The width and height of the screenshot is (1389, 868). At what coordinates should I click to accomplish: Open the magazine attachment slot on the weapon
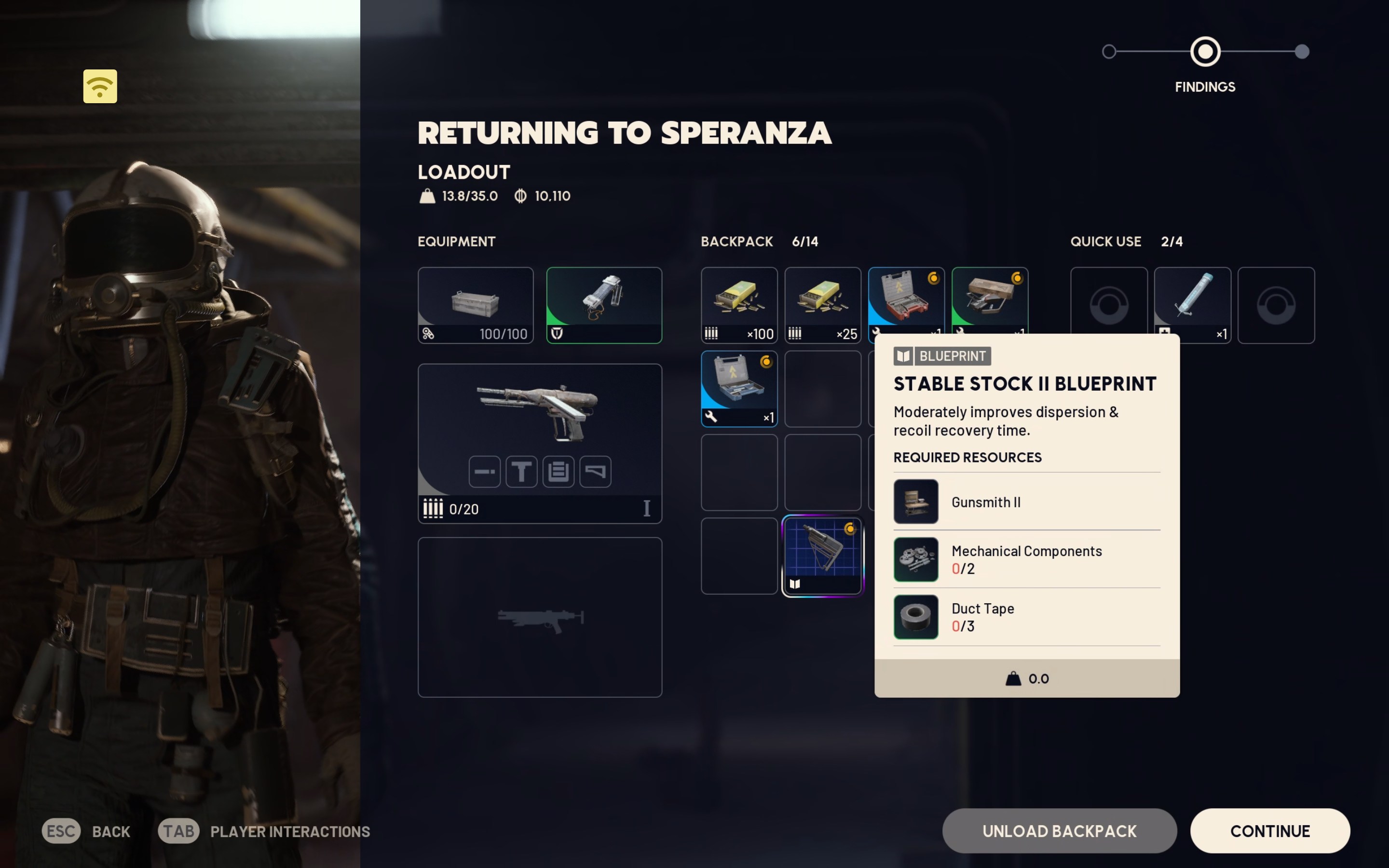click(x=558, y=471)
